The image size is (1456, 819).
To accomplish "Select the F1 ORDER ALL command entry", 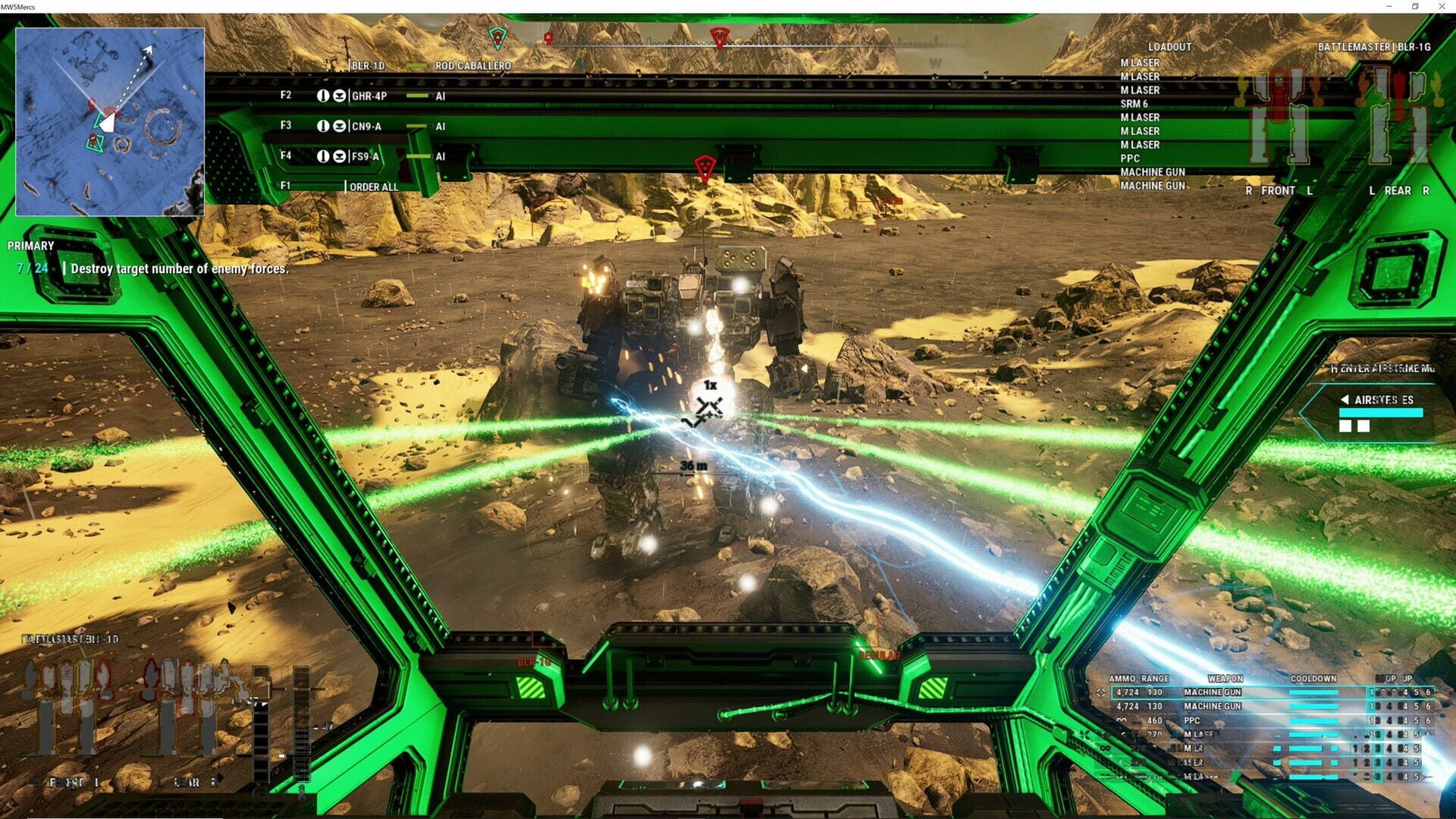I will coord(374,186).
